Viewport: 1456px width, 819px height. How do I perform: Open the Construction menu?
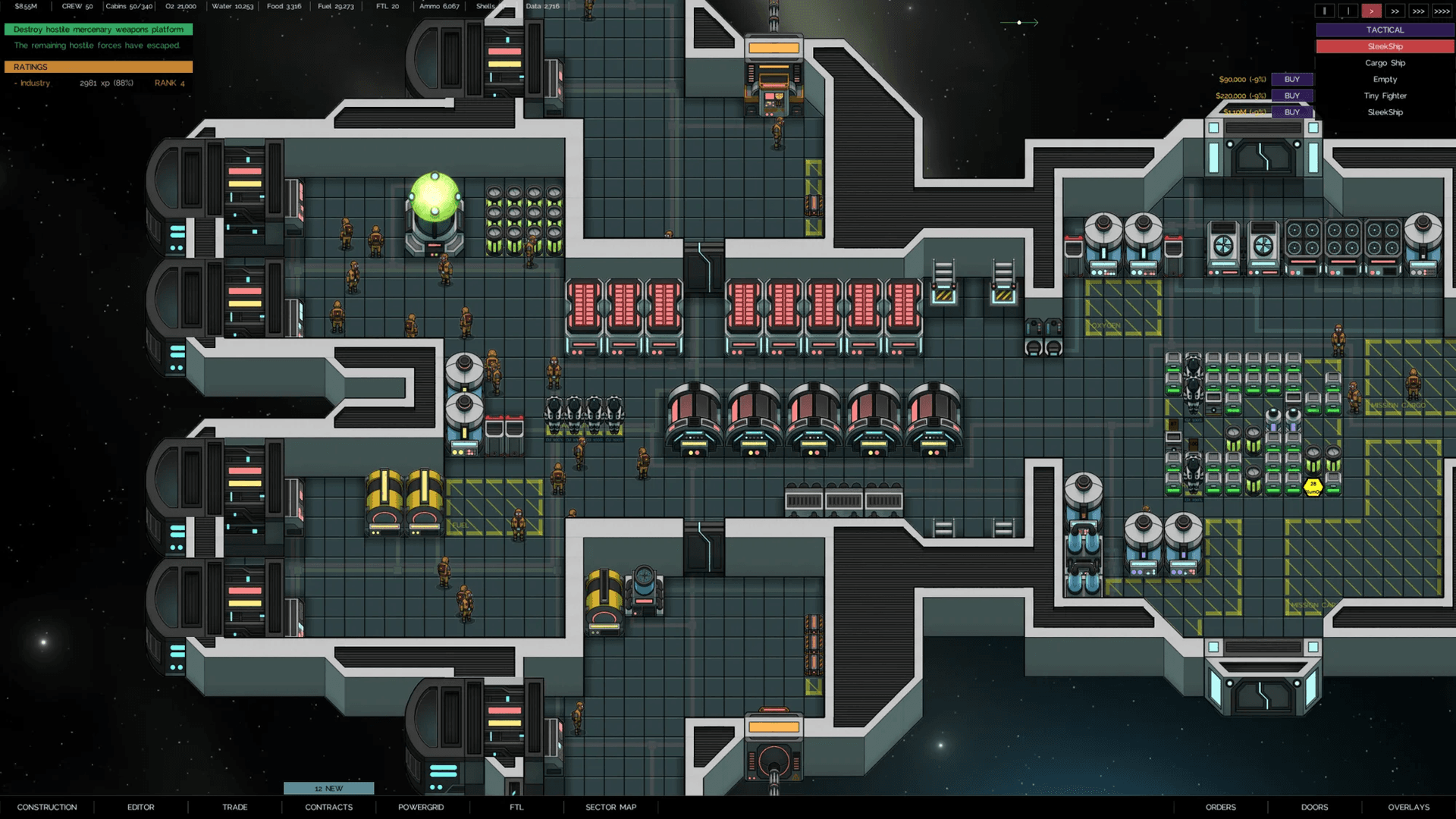47,807
